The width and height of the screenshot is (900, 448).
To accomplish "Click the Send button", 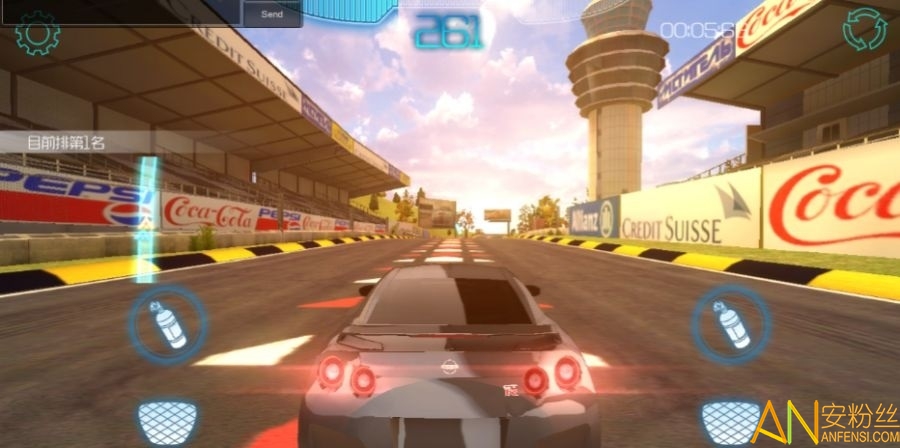I will [271, 14].
